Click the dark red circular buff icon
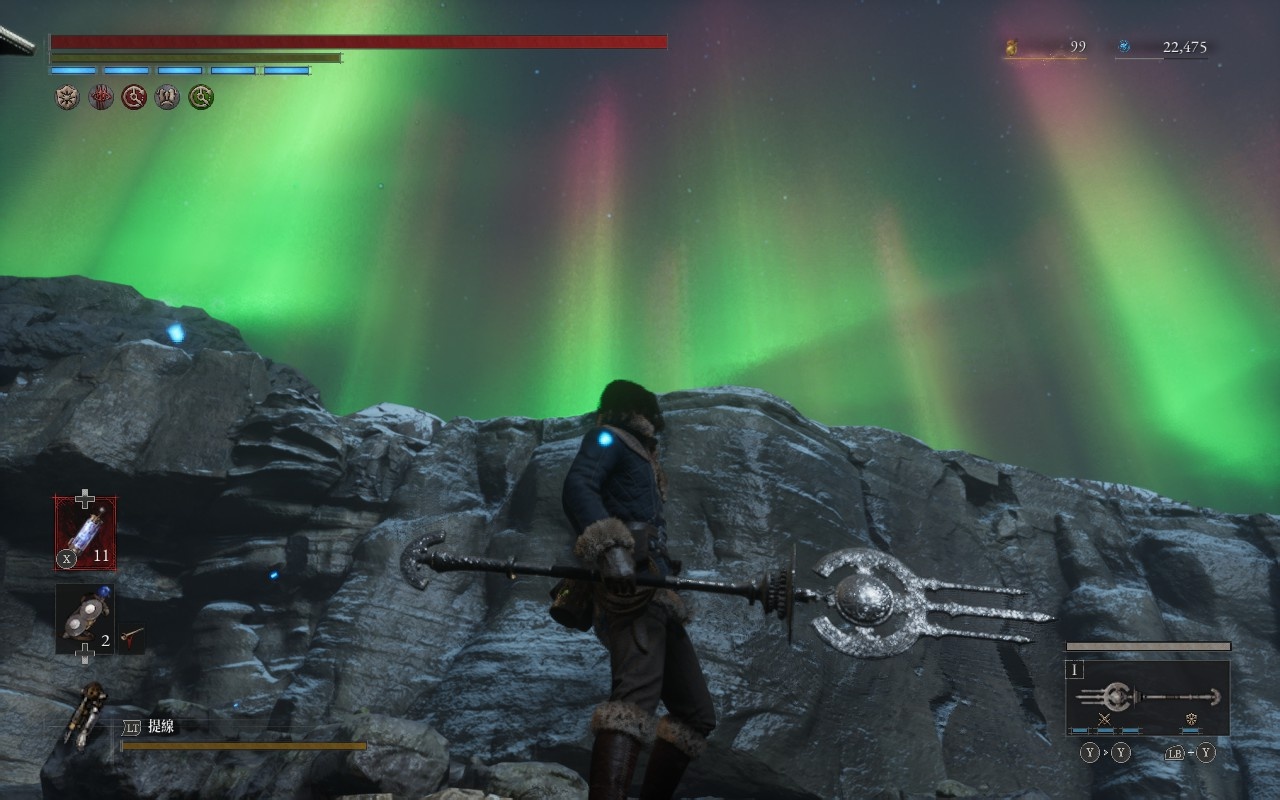The height and width of the screenshot is (800, 1280). click(x=134, y=97)
